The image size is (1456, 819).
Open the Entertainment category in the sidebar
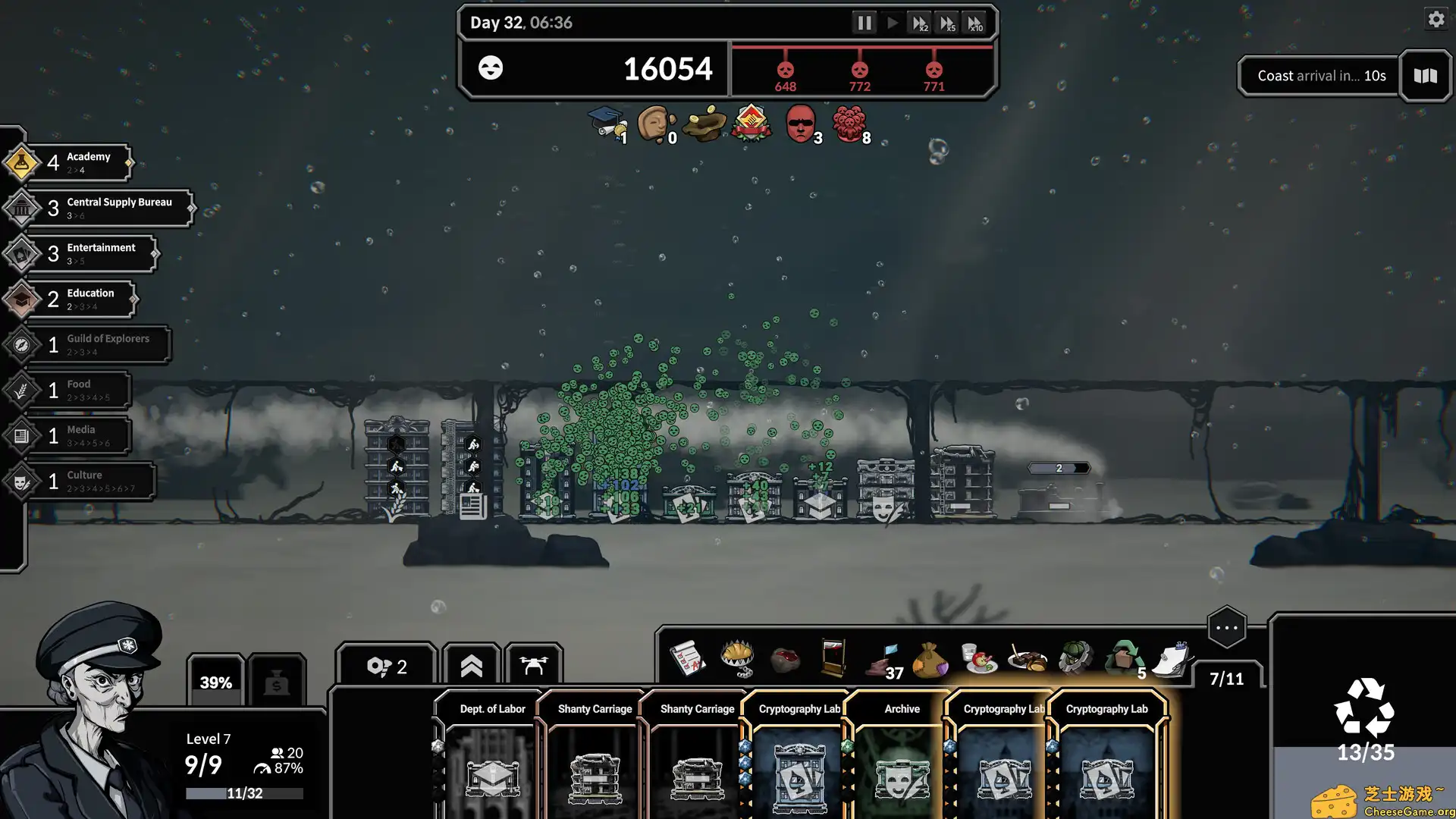tap(23, 253)
